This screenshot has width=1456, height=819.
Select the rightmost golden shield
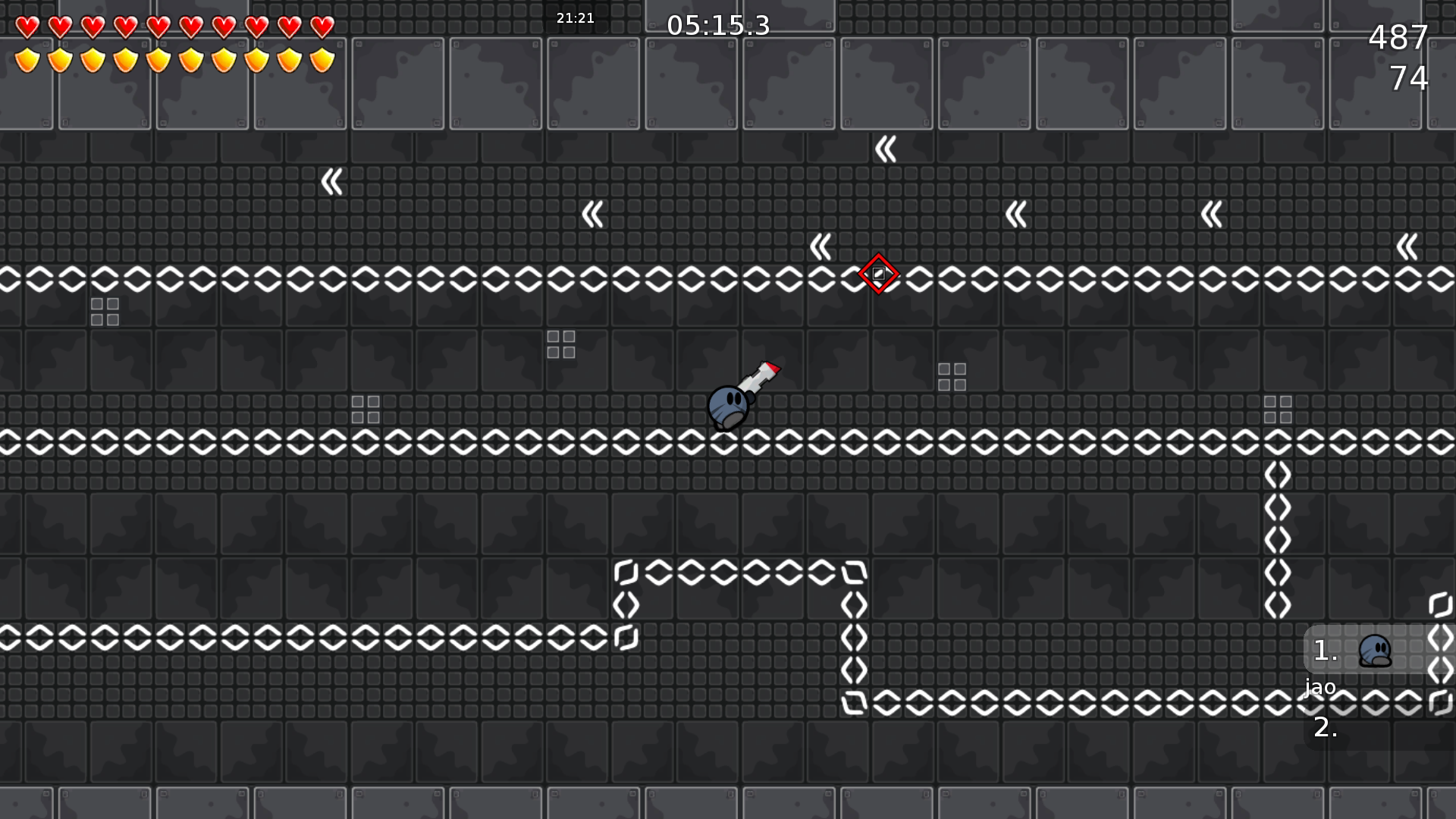322,60
